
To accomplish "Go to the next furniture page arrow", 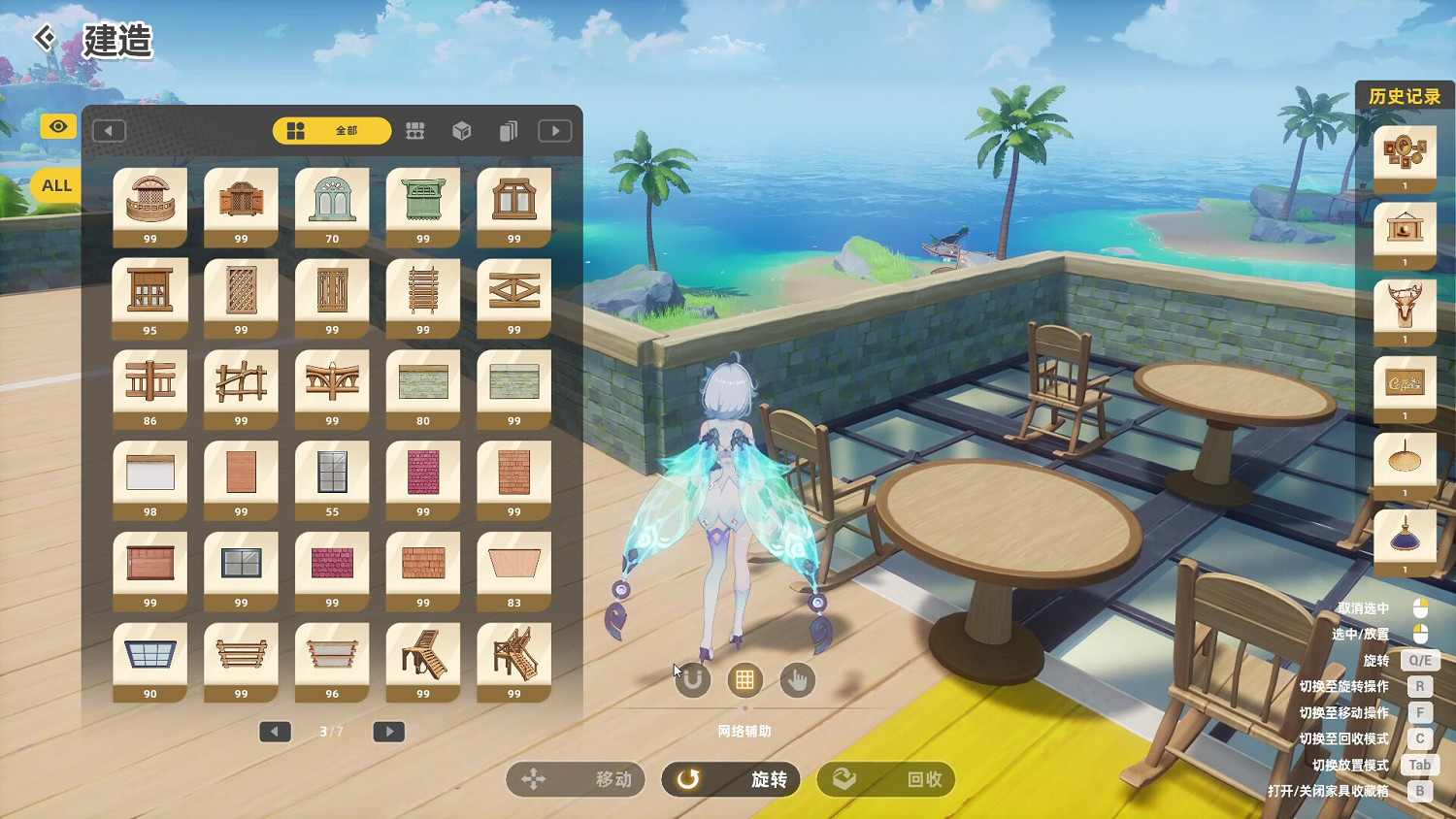I will [x=388, y=732].
